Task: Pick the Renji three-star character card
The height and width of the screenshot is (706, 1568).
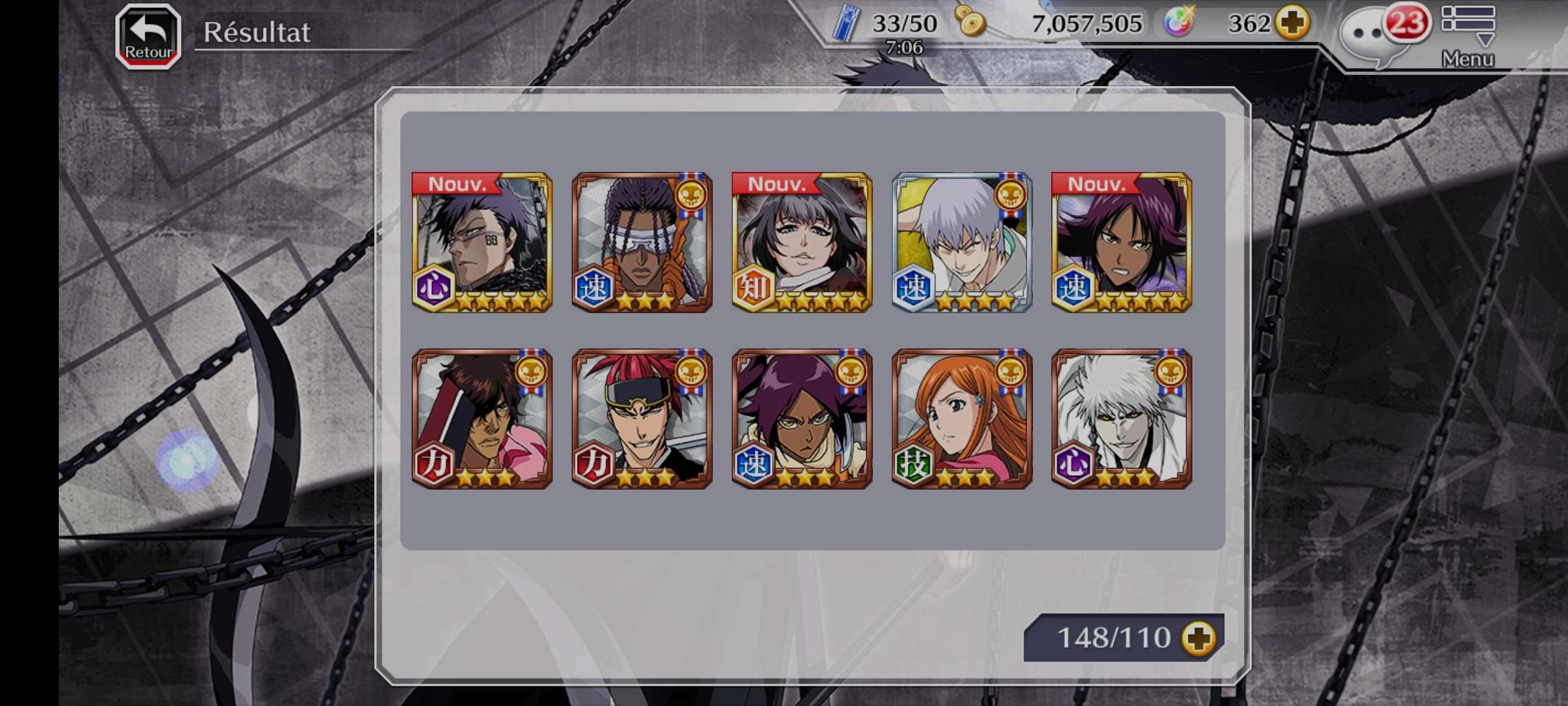Action: coord(642,419)
